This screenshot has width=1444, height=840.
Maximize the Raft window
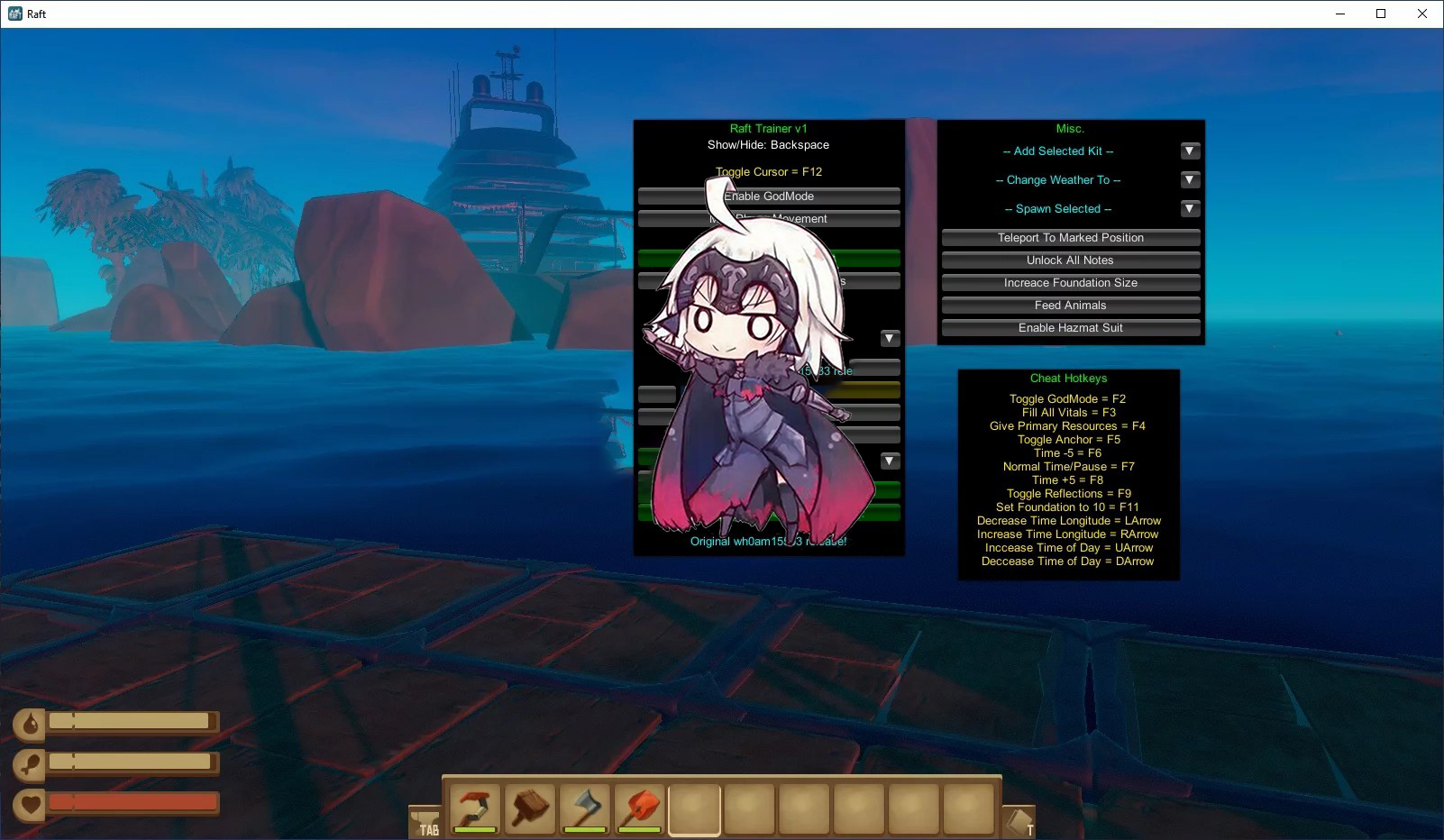(1380, 14)
